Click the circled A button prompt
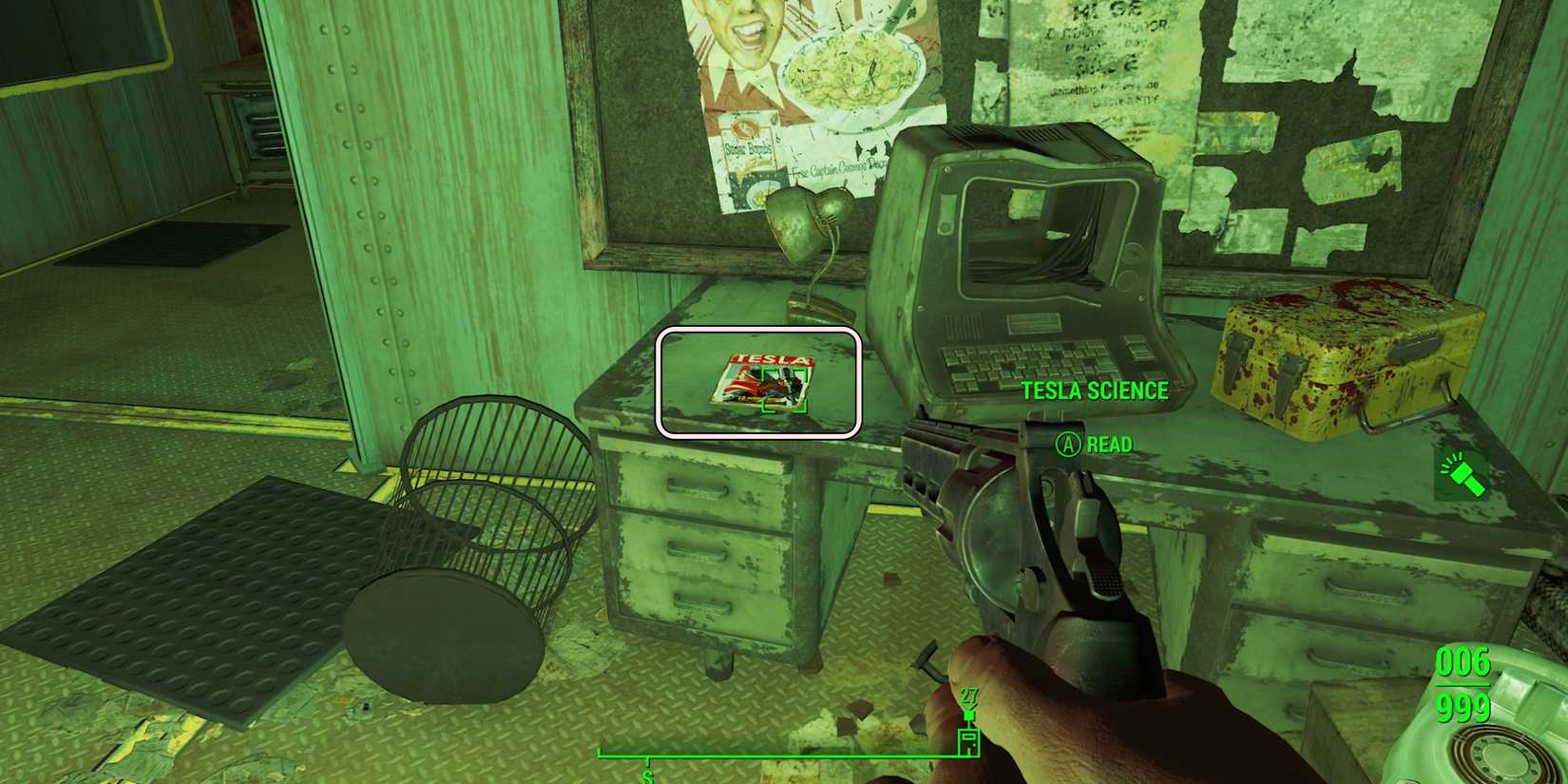Viewport: 1568px width, 784px height. click(x=1066, y=444)
